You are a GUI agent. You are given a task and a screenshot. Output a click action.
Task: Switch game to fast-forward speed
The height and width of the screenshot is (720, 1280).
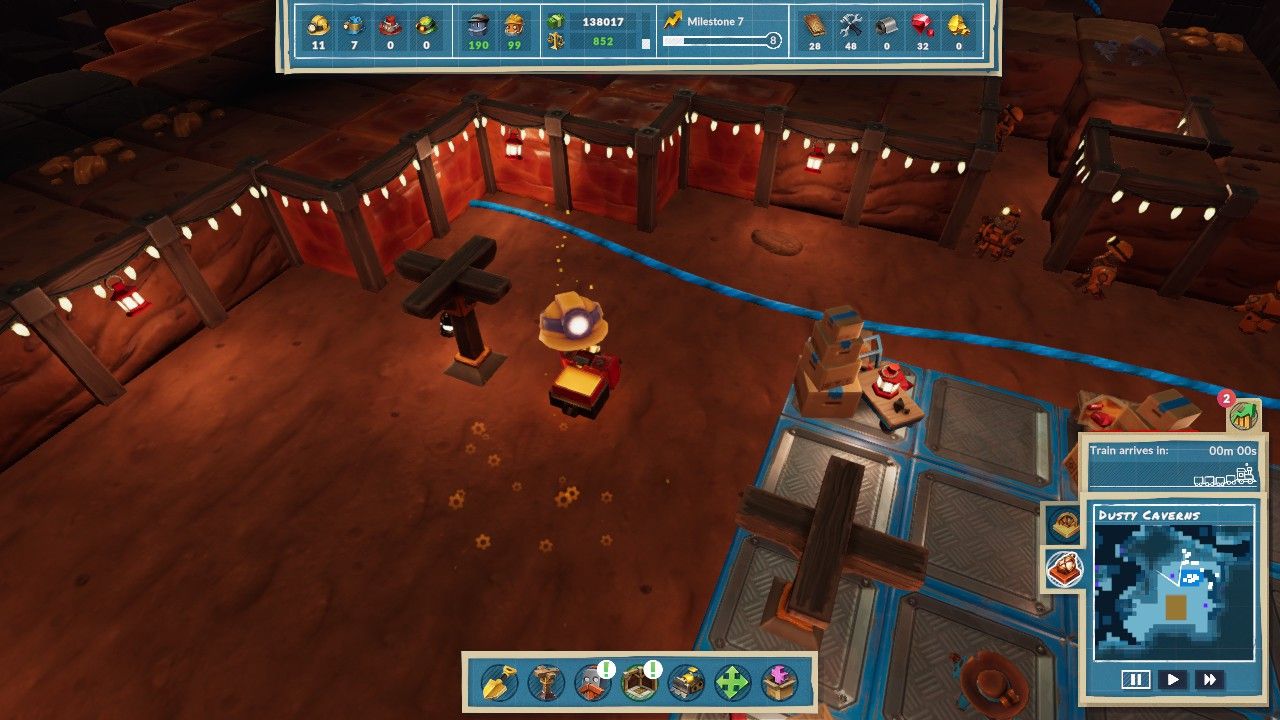pyautogui.click(x=1209, y=680)
